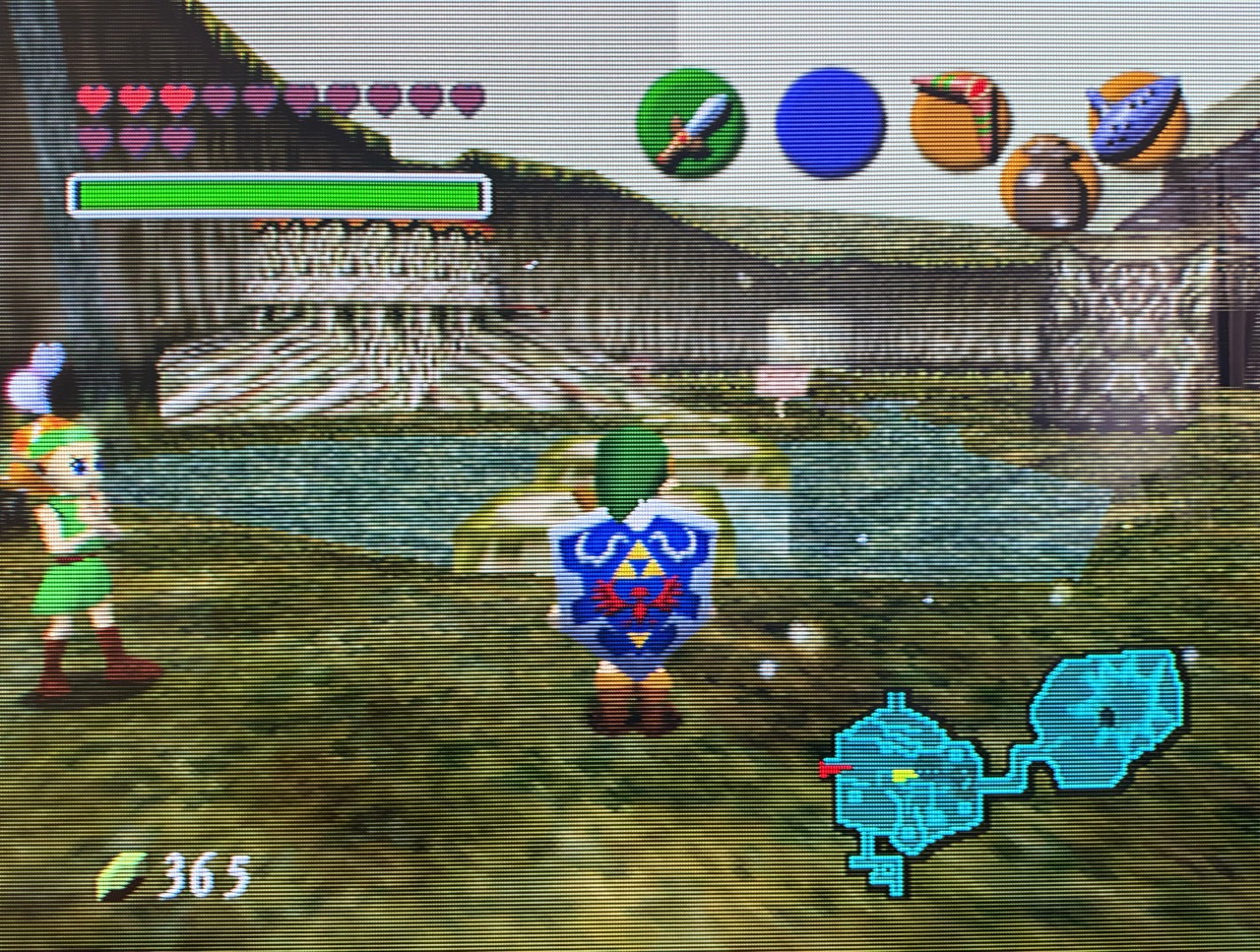Use the watermelon-slice item icon
The height and width of the screenshot is (952, 1260).
tap(959, 120)
